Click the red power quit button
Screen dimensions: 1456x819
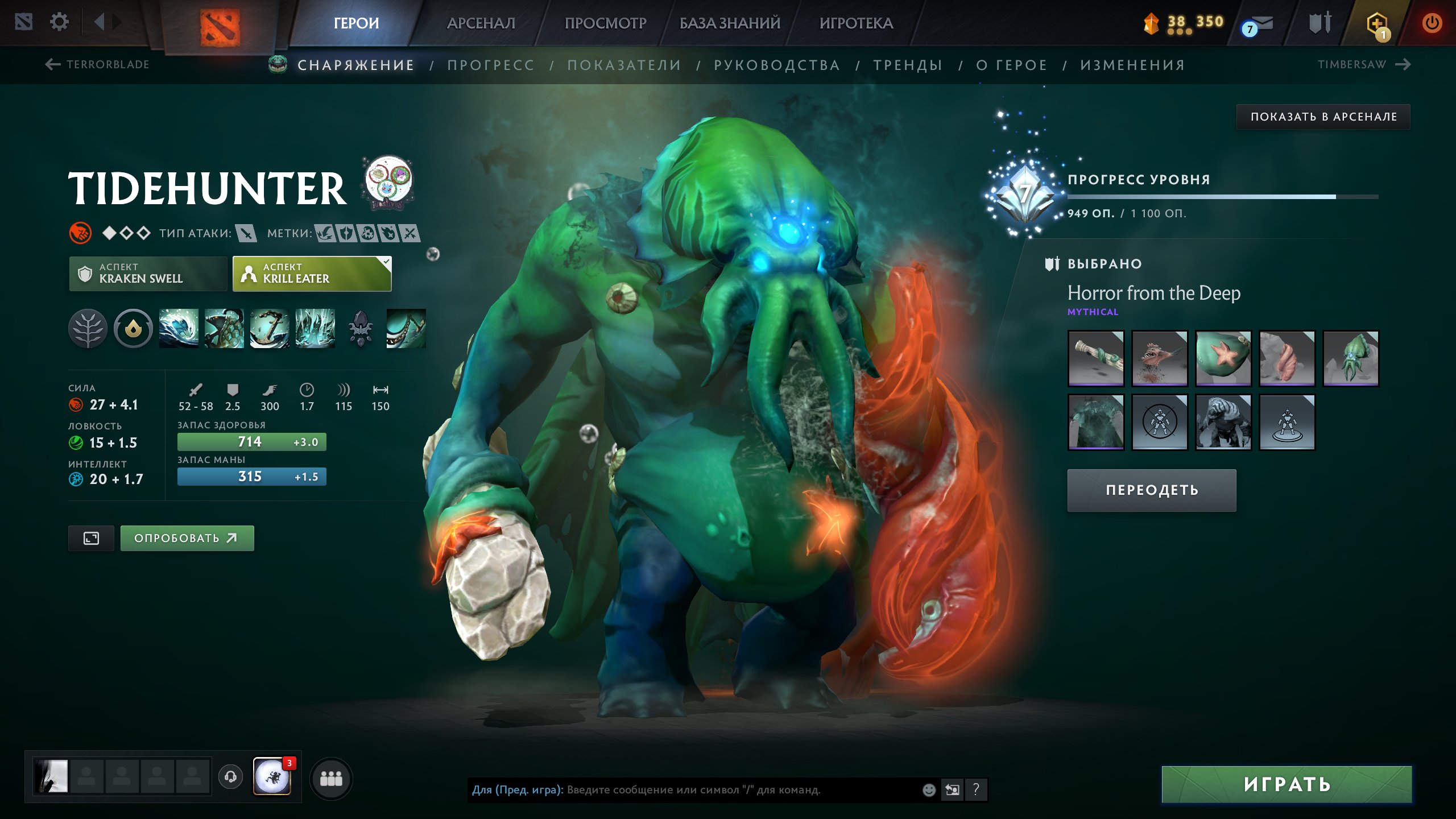(x=1432, y=23)
